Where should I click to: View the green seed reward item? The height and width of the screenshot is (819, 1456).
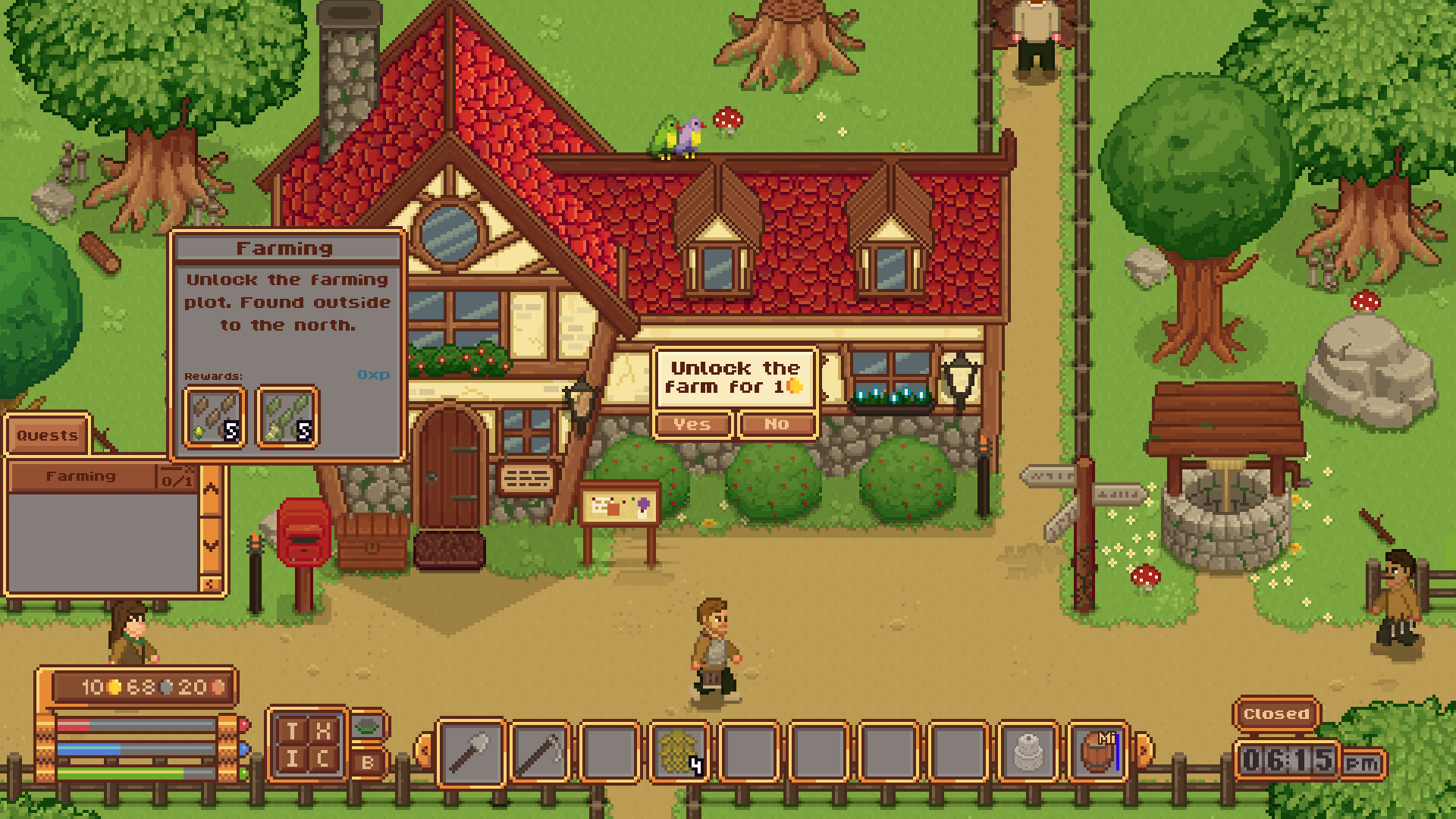[x=287, y=416]
